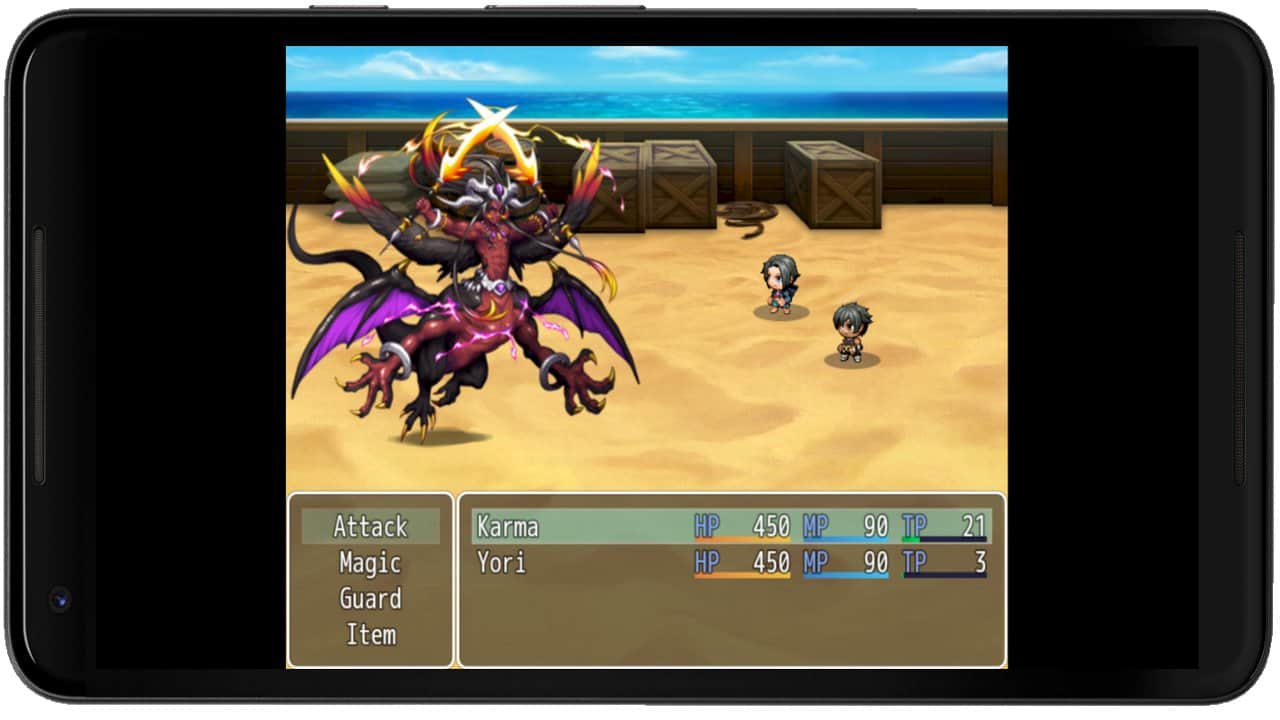Select the Attack command

[x=370, y=527]
